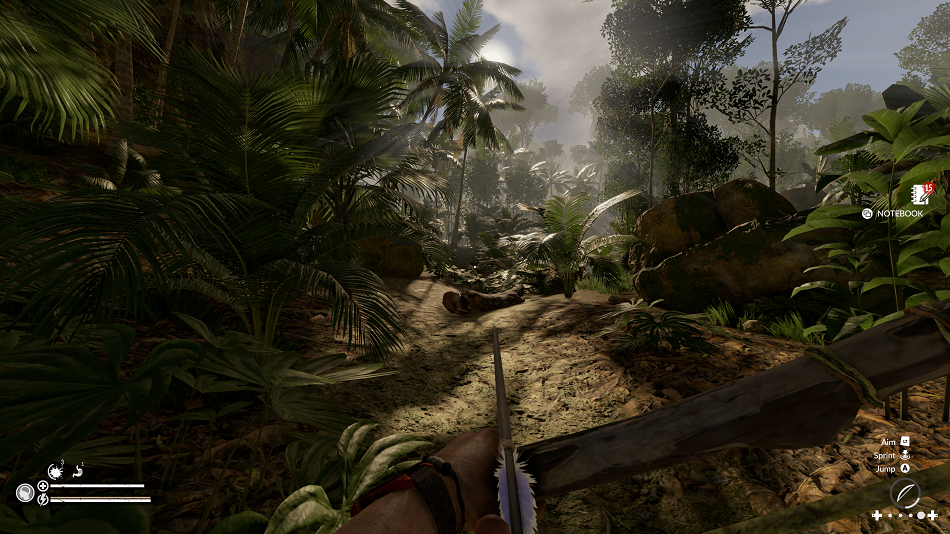
Task: Inspect the splat-shaped wound status icon
Action: point(55,470)
